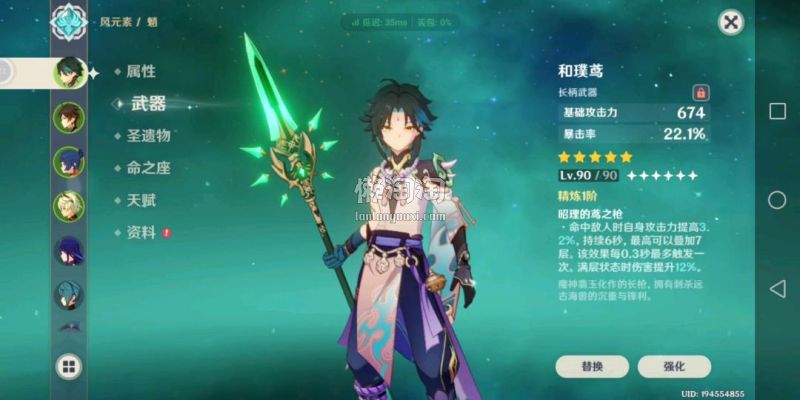This screenshot has height=400, width=800.
Task: Tap the 替换 replace weapon button
Action: tap(592, 366)
